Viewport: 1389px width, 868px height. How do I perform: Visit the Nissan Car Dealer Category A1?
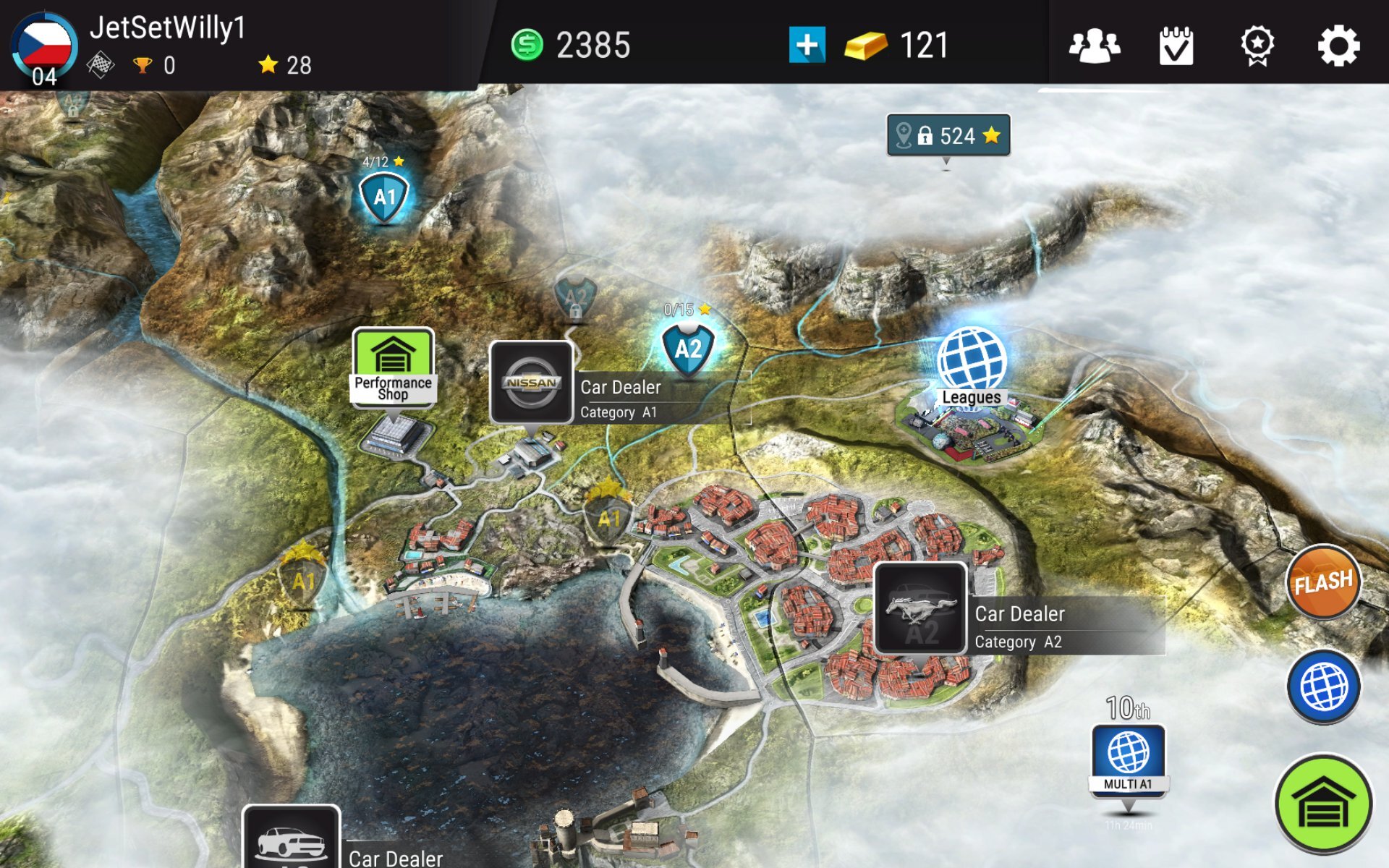tap(532, 382)
